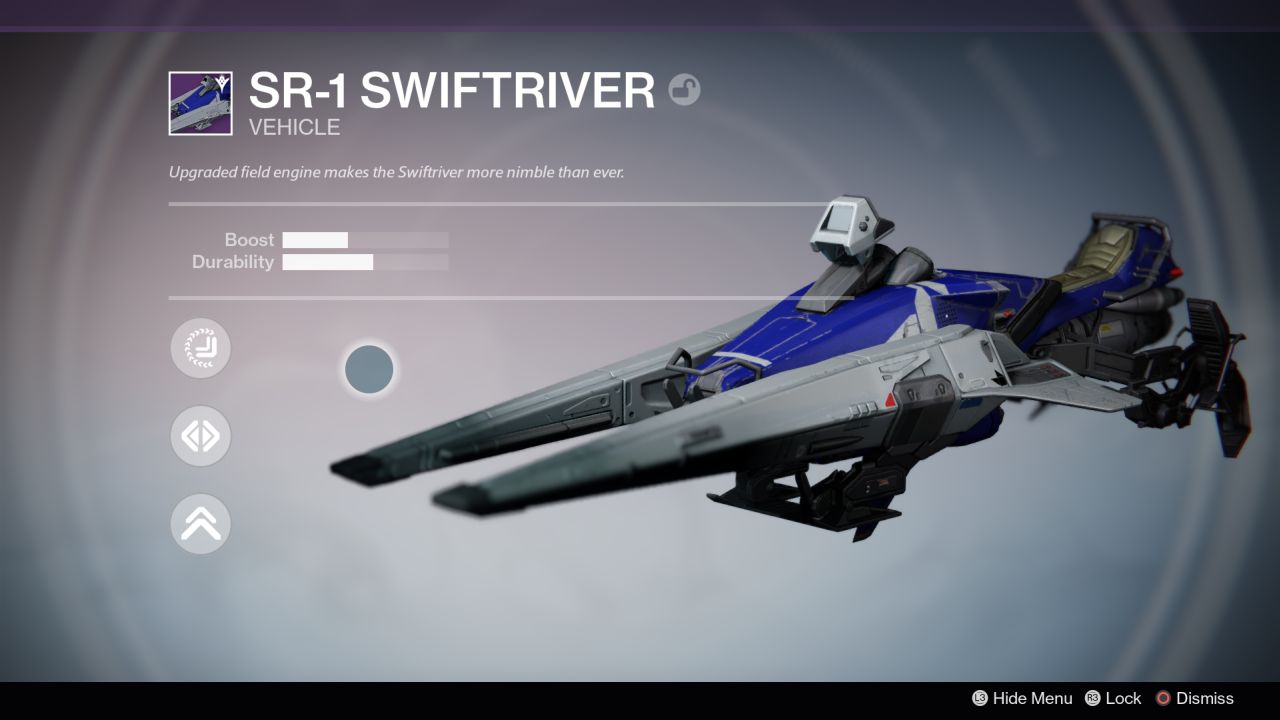The width and height of the screenshot is (1280, 720).
Task: Click the unlocked padlock icon beside the name
Action: click(685, 90)
